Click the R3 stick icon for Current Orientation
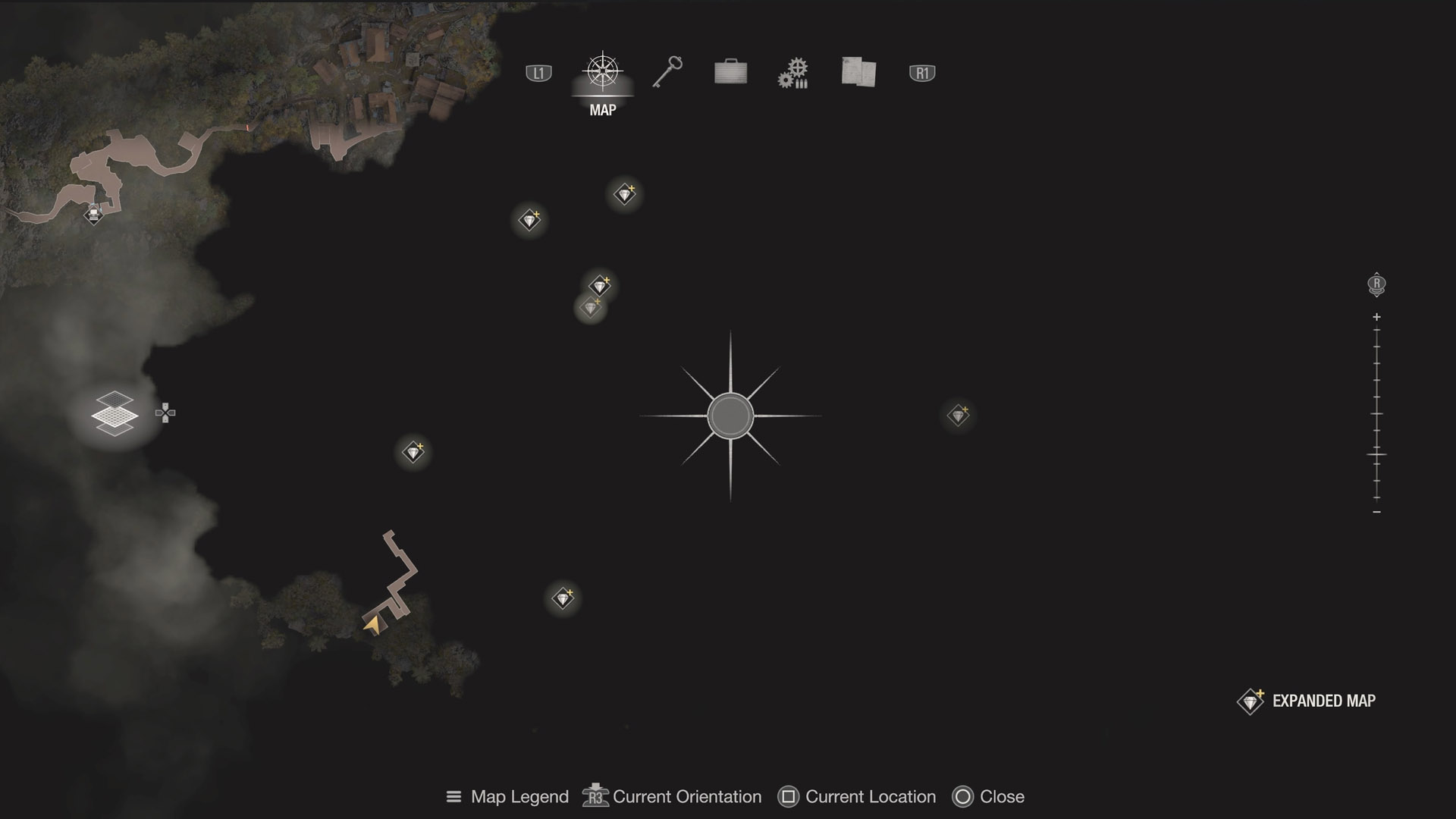 point(595,796)
